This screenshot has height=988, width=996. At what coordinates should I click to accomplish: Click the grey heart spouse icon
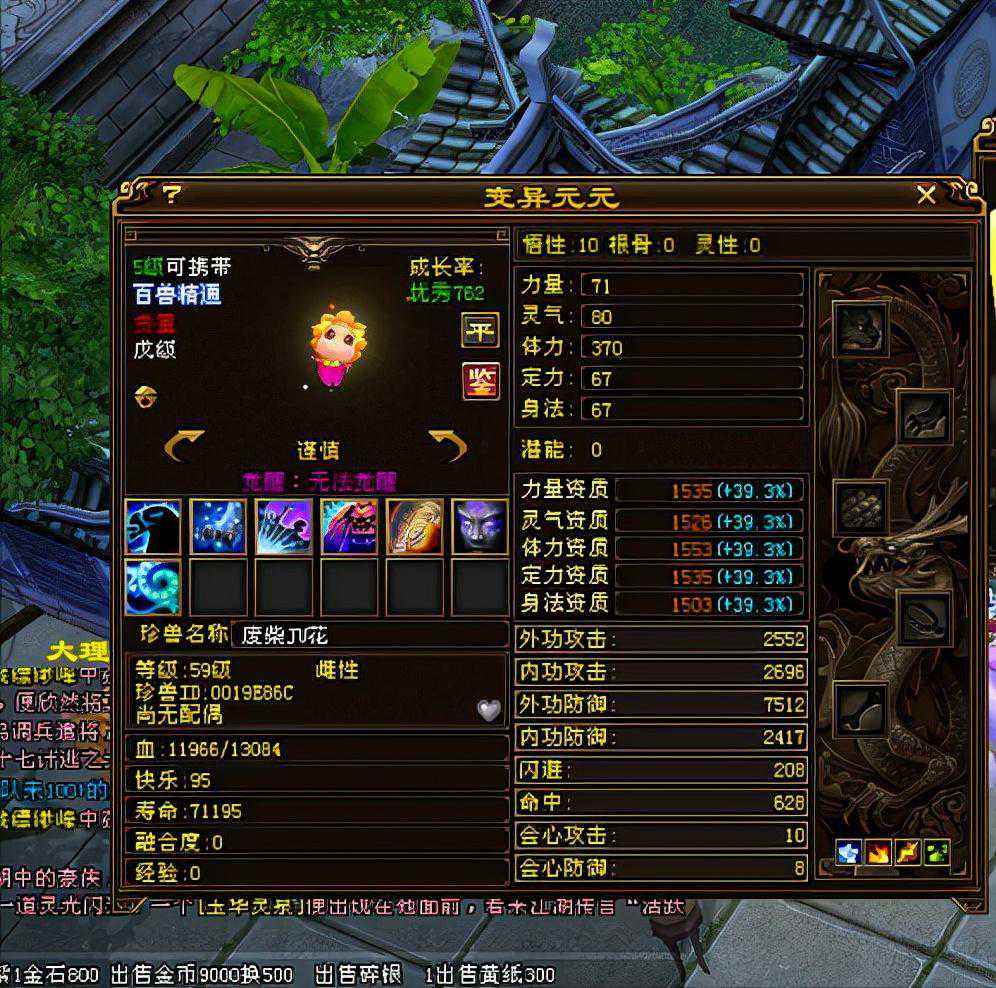pos(487,709)
